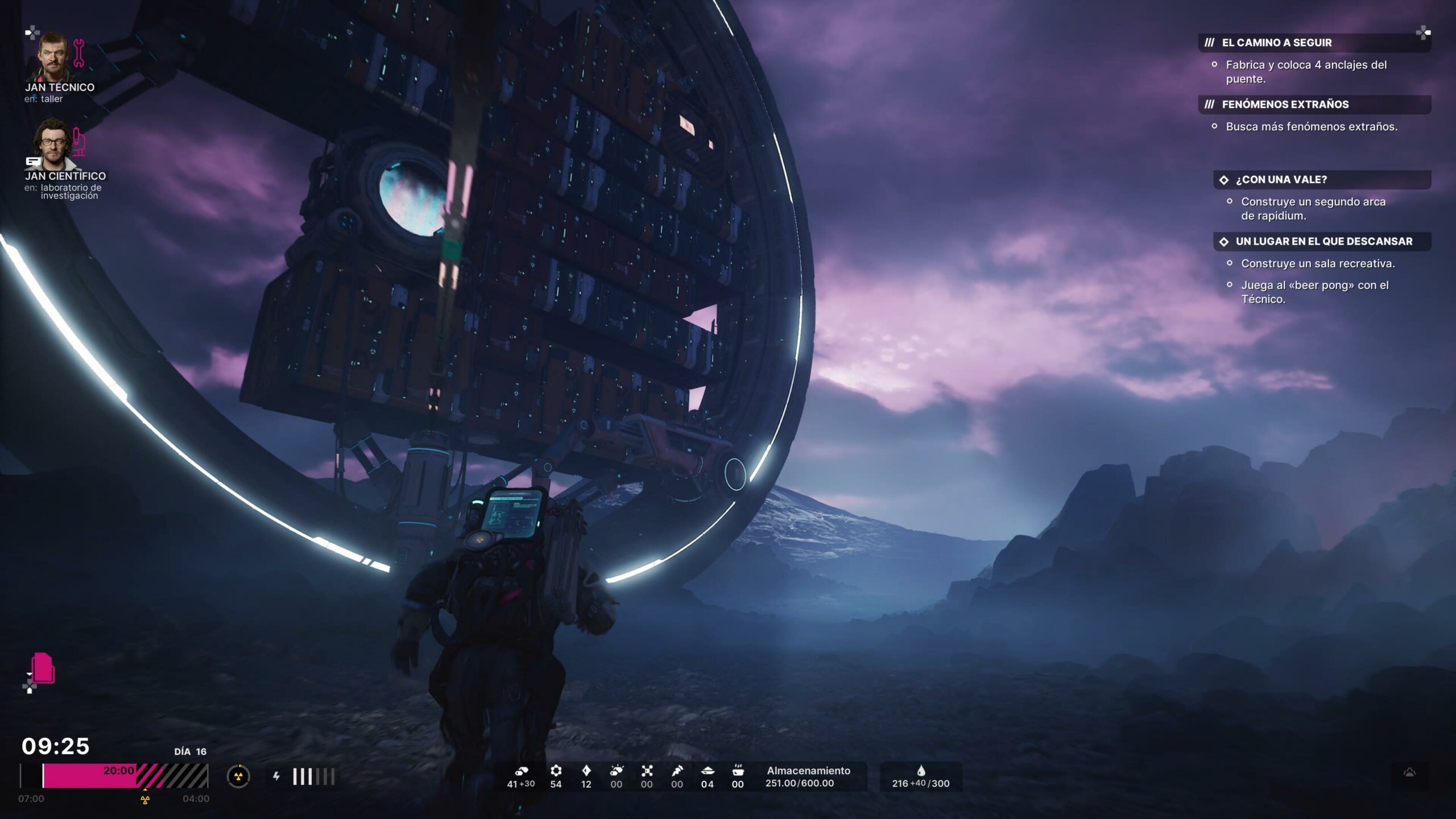
Task: Click the radiation warning circle icon
Action: [238, 776]
